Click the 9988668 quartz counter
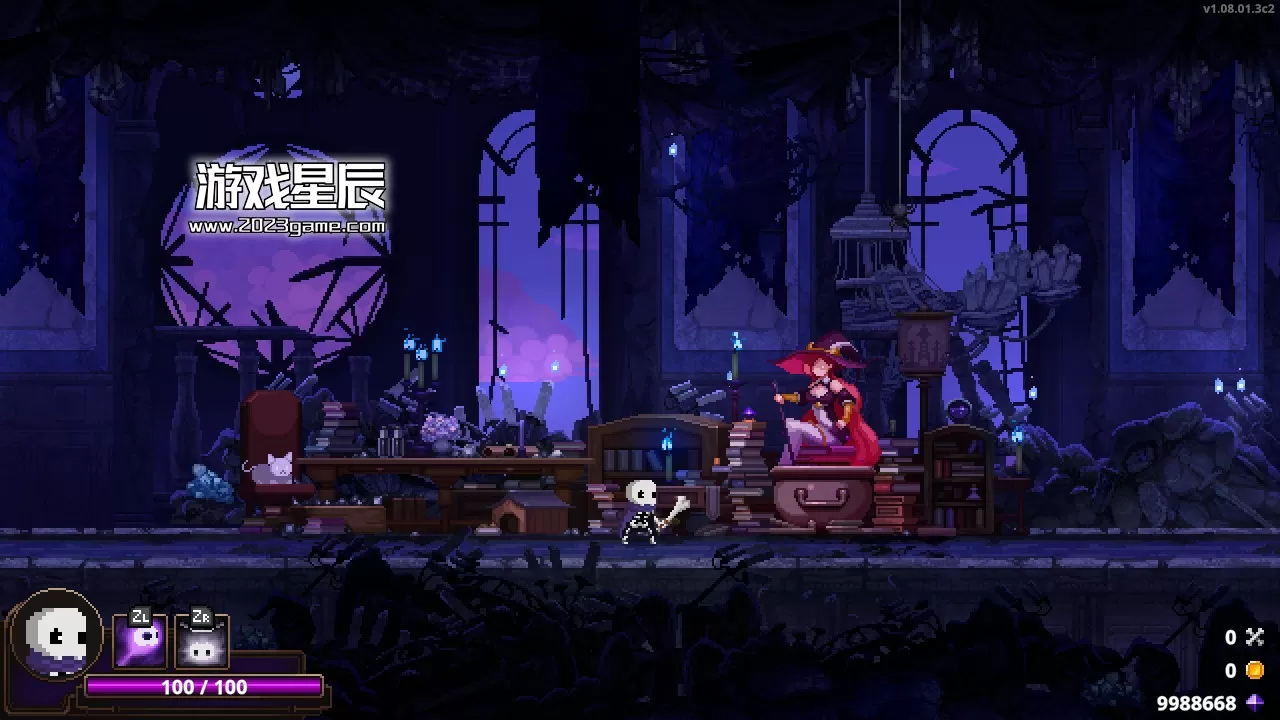The width and height of the screenshot is (1280, 720). pyautogui.click(x=1197, y=700)
